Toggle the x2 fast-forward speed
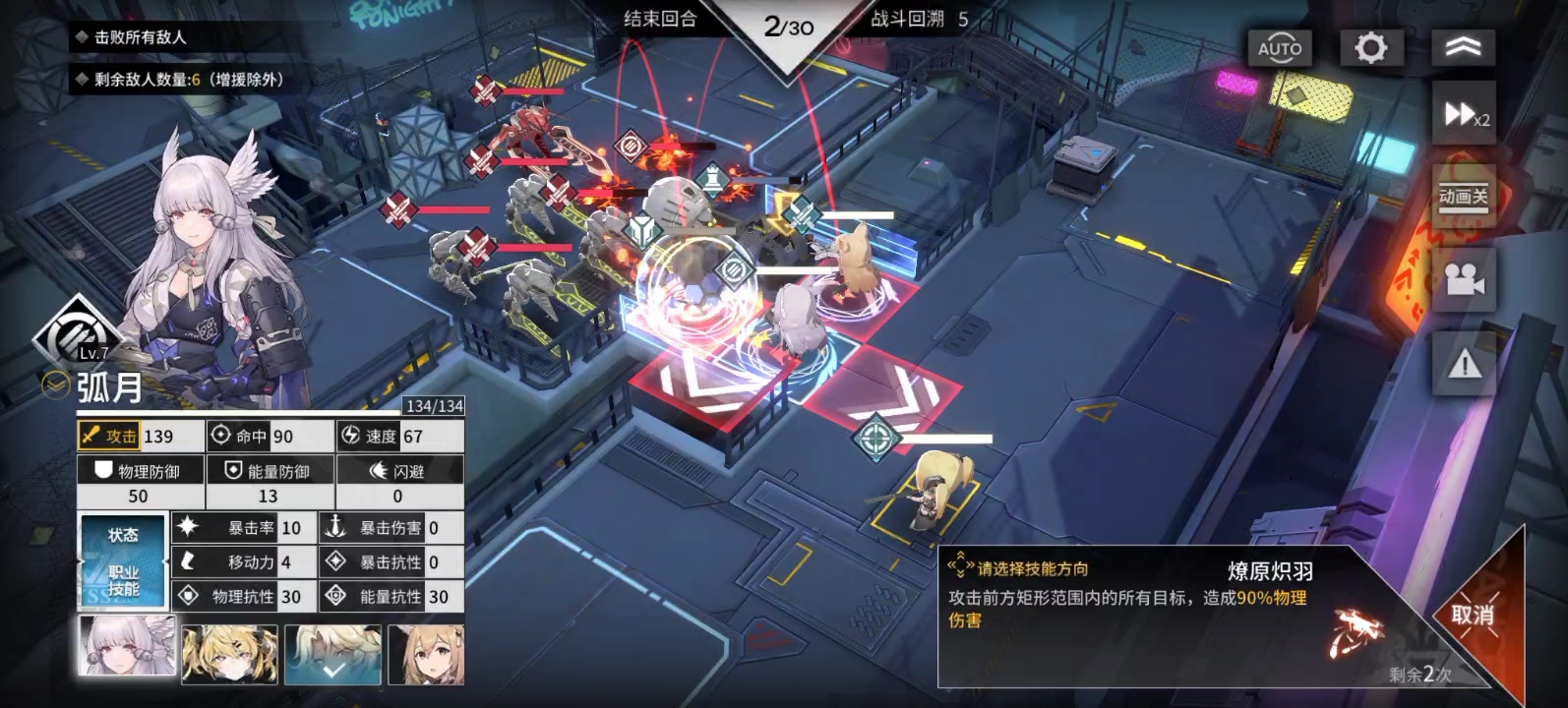The image size is (1568, 708). pyautogui.click(x=1464, y=116)
